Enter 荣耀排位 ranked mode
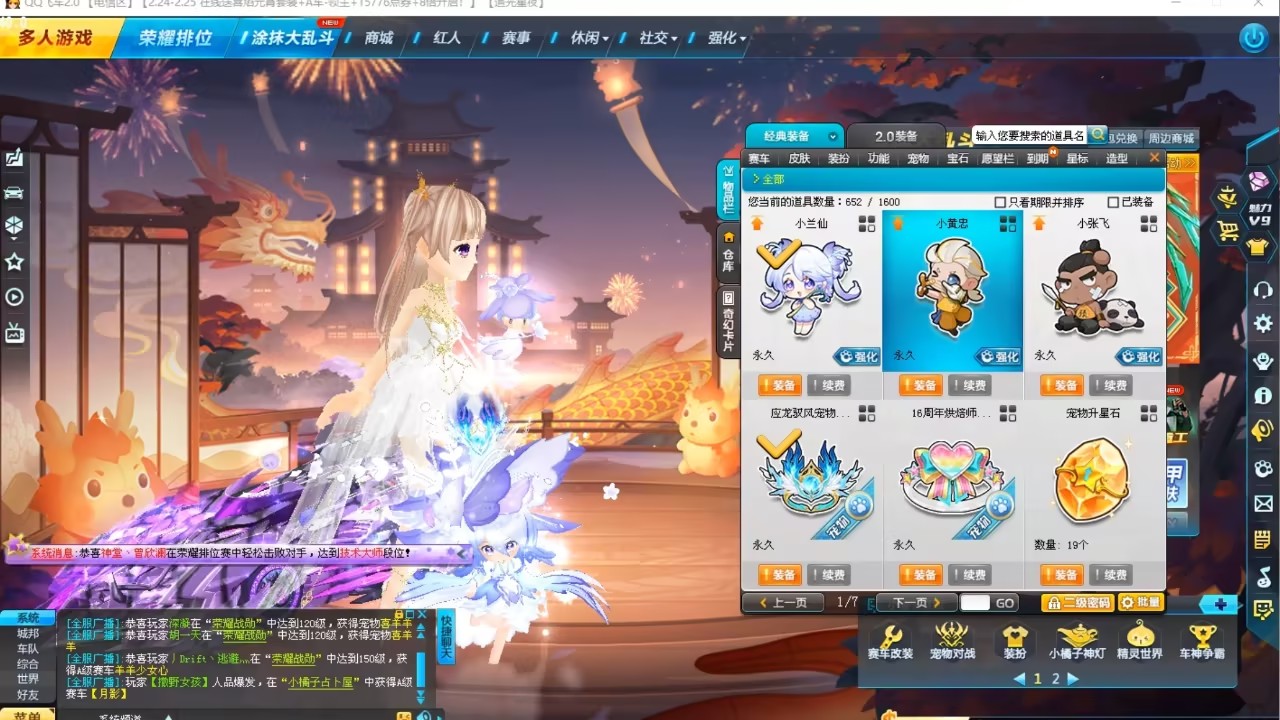 (x=175, y=38)
